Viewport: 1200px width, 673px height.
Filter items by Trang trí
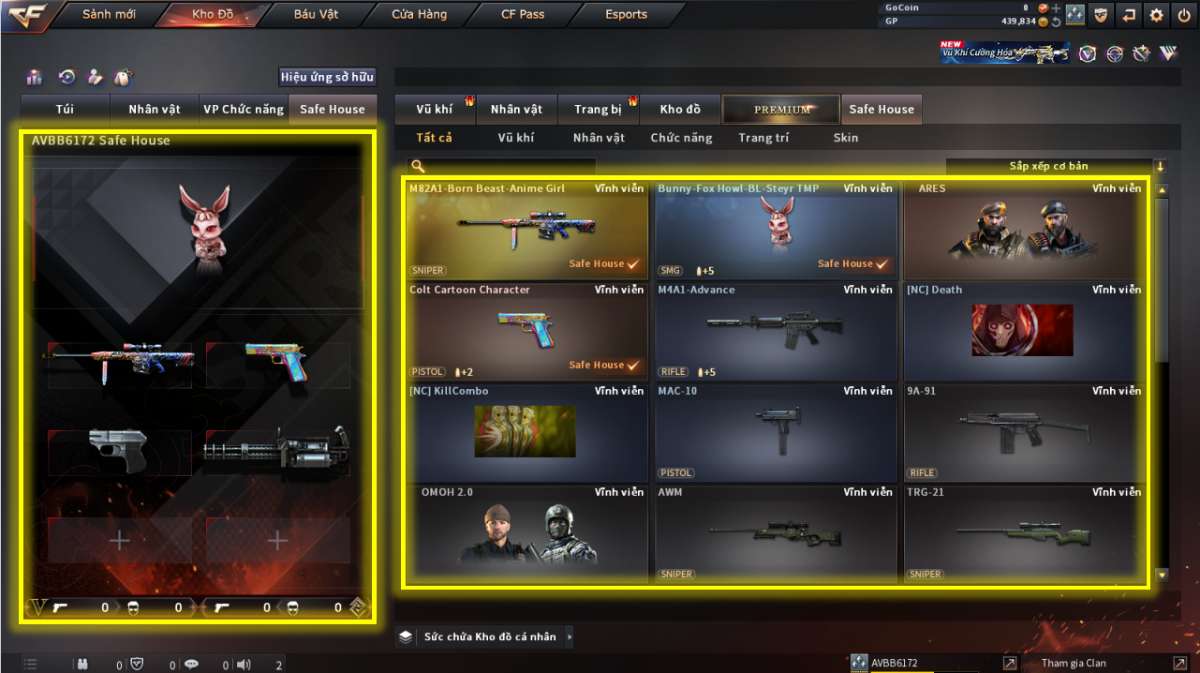tap(763, 138)
